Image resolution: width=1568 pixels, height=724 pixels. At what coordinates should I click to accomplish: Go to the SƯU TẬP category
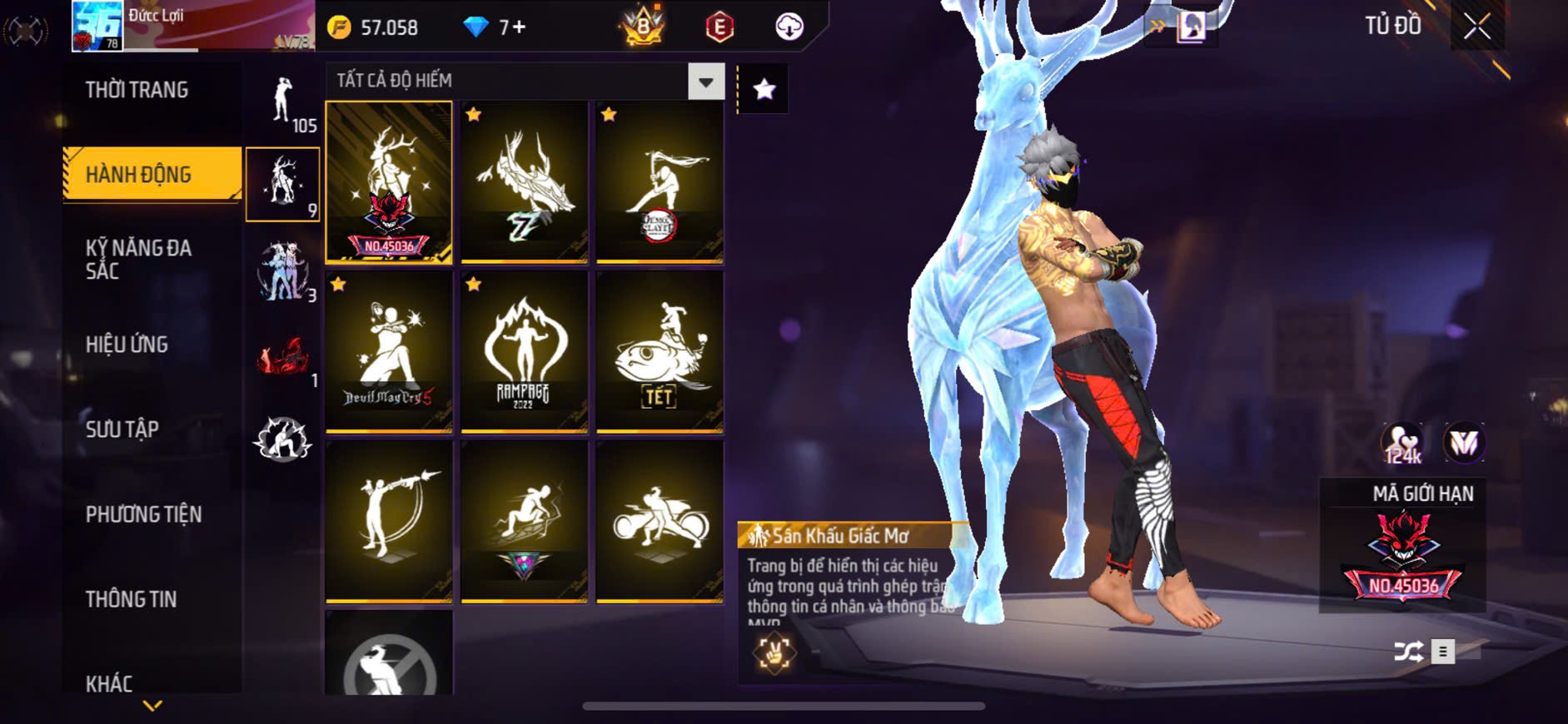tap(122, 429)
